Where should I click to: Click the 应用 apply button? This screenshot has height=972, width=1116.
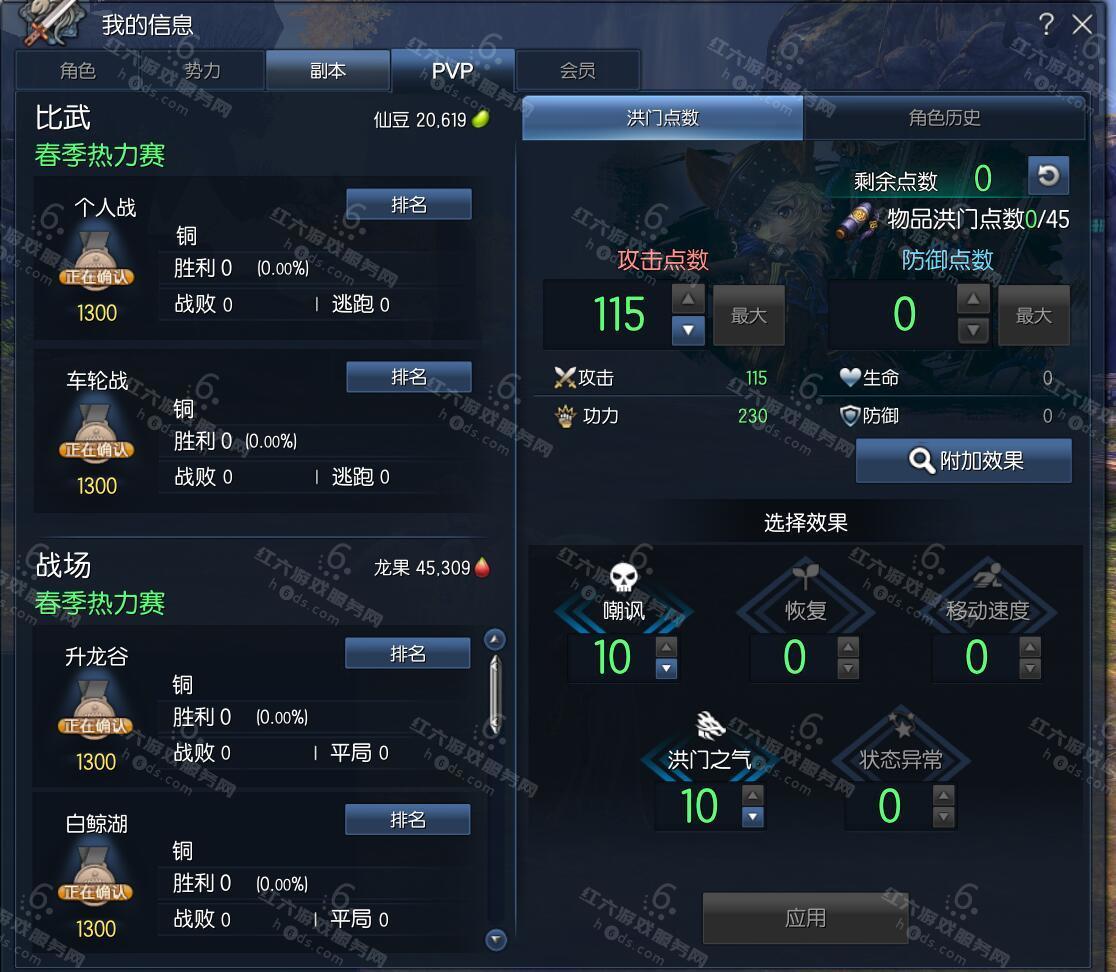coord(805,918)
